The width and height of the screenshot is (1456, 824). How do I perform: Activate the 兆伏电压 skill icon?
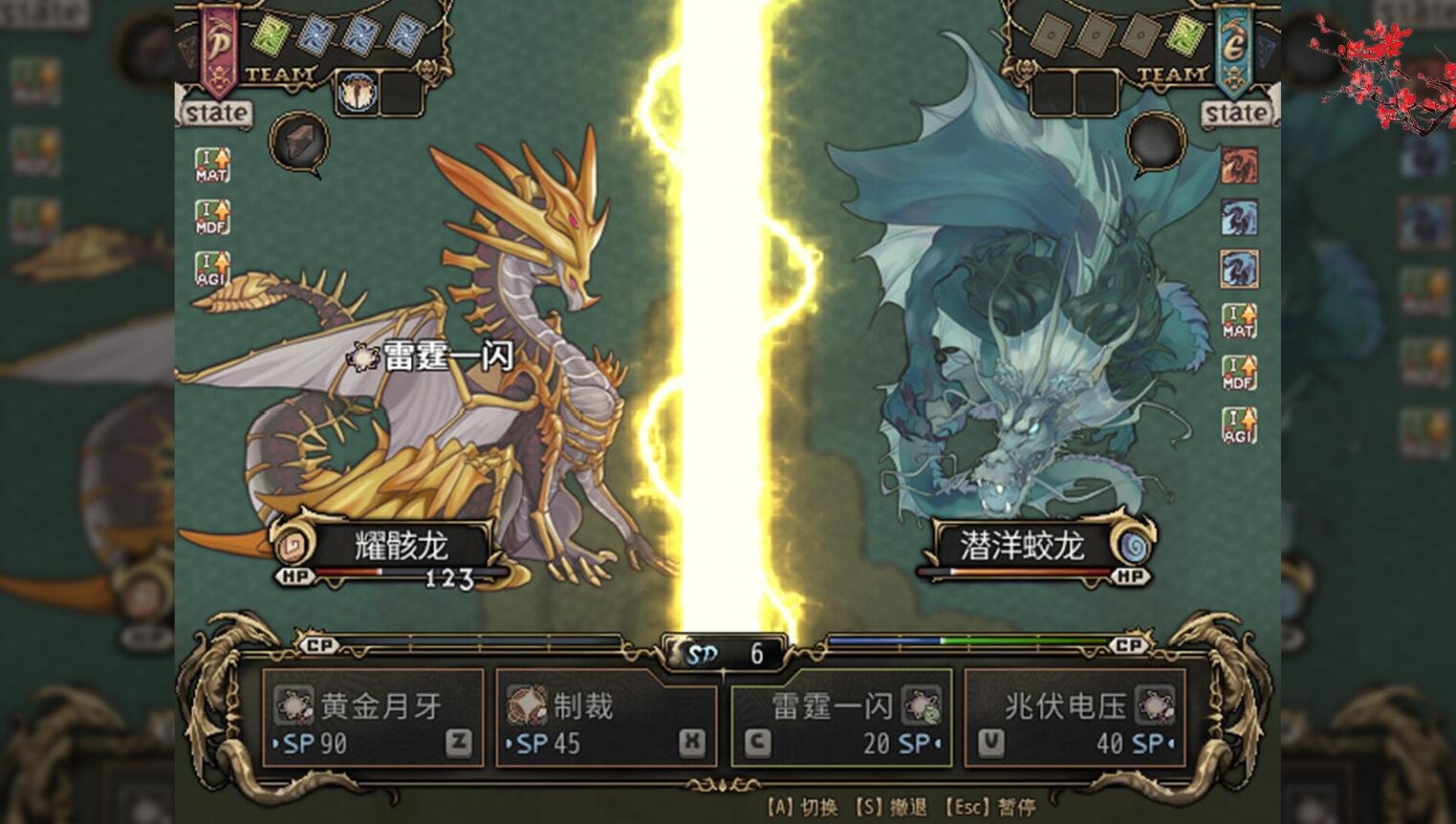pyautogui.click(x=1155, y=707)
